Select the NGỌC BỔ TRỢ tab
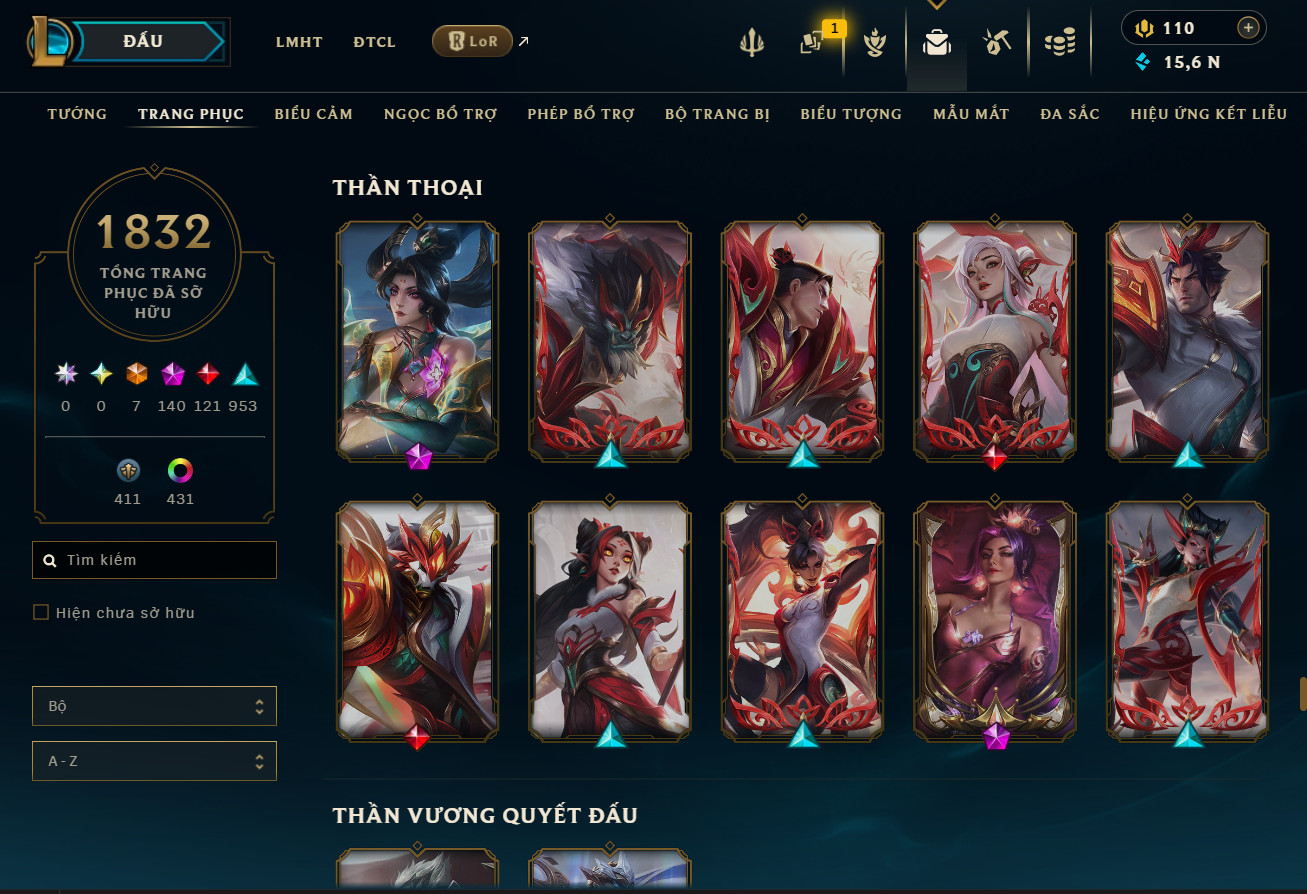Image resolution: width=1307 pixels, height=894 pixels. pyautogui.click(x=440, y=114)
